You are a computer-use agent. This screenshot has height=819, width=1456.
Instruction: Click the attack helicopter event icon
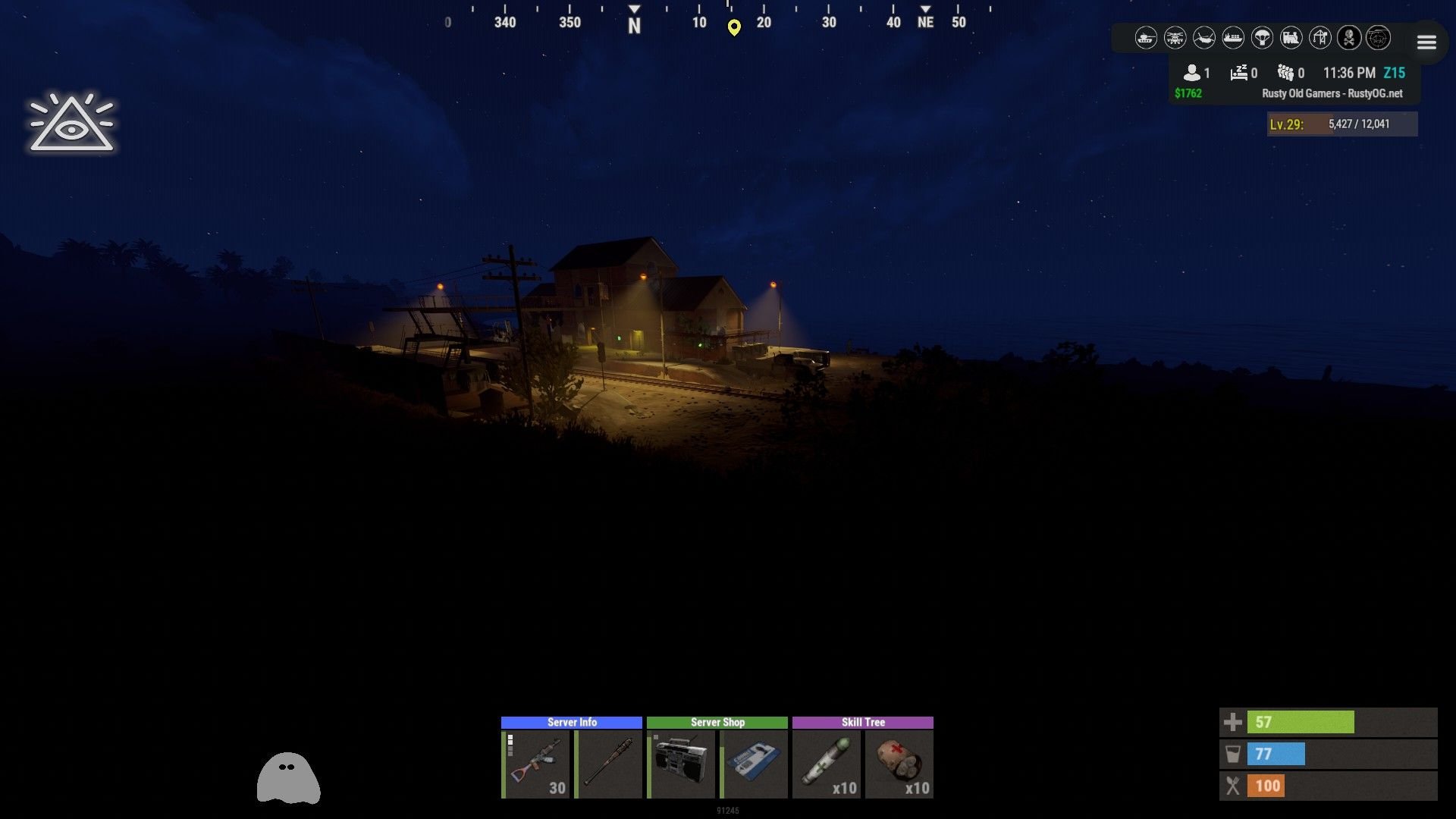pos(1175,37)
